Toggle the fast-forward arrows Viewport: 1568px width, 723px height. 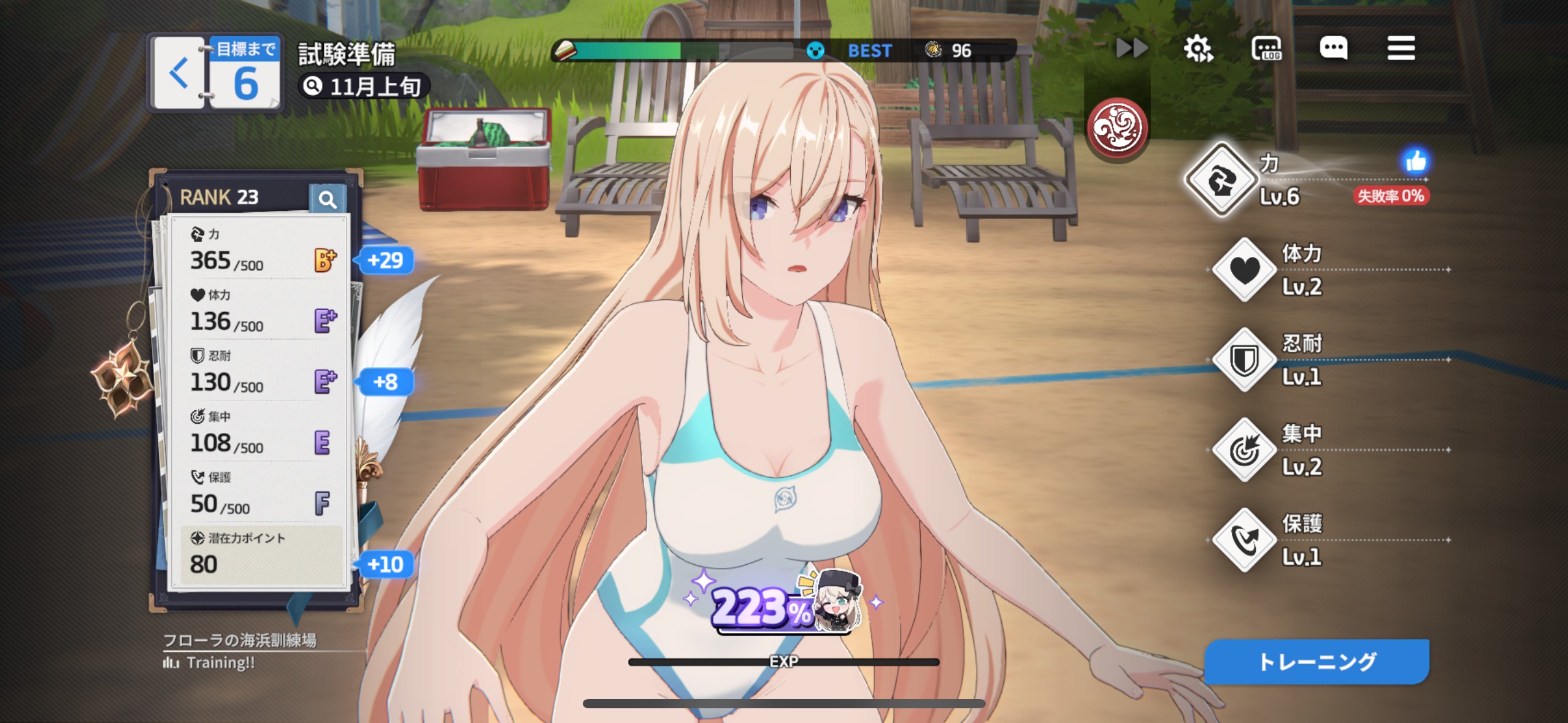[x=1131, y=48]
